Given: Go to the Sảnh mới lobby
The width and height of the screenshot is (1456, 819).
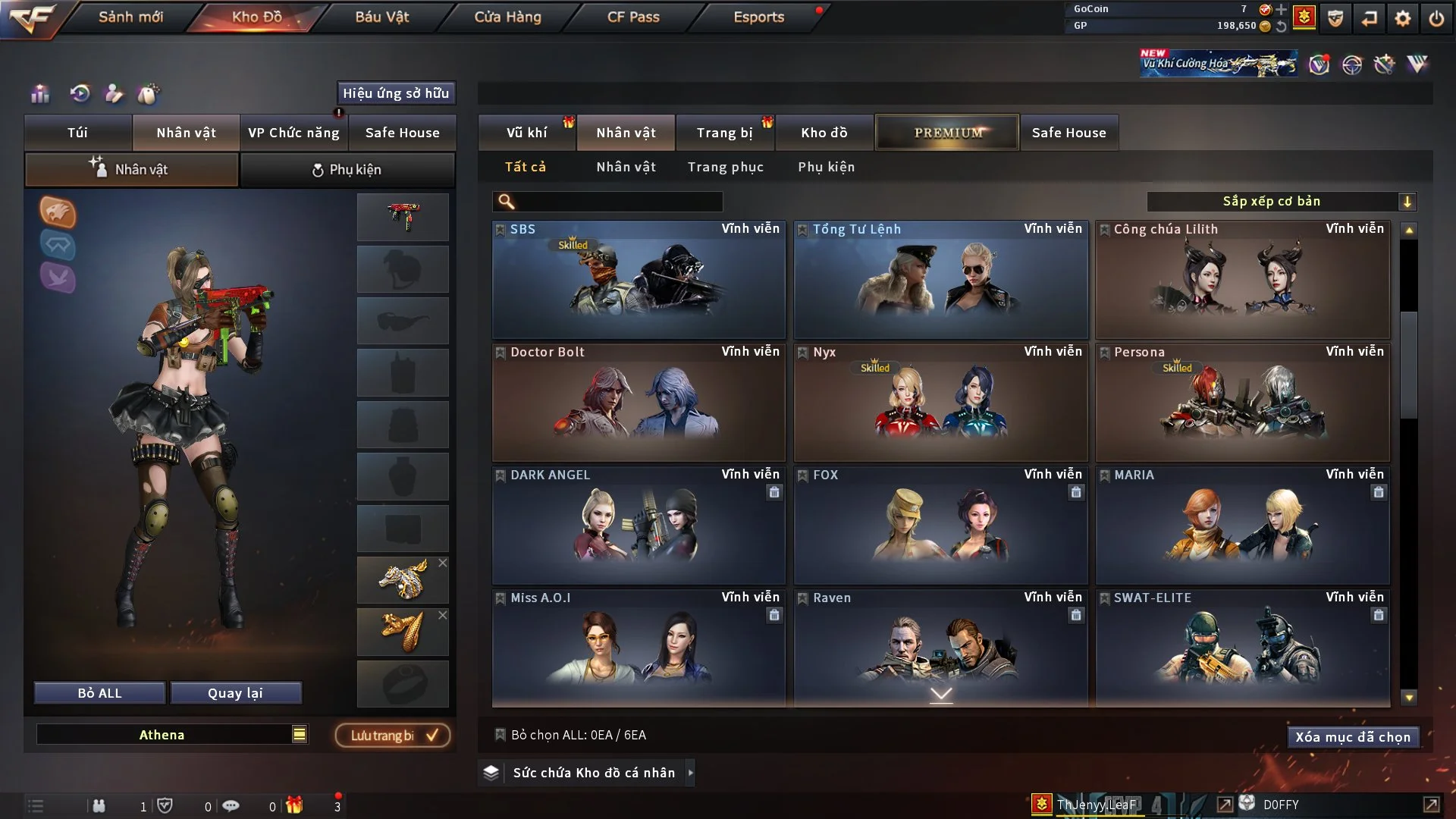Looking at the screenshot, I should [x=130, y=17].
